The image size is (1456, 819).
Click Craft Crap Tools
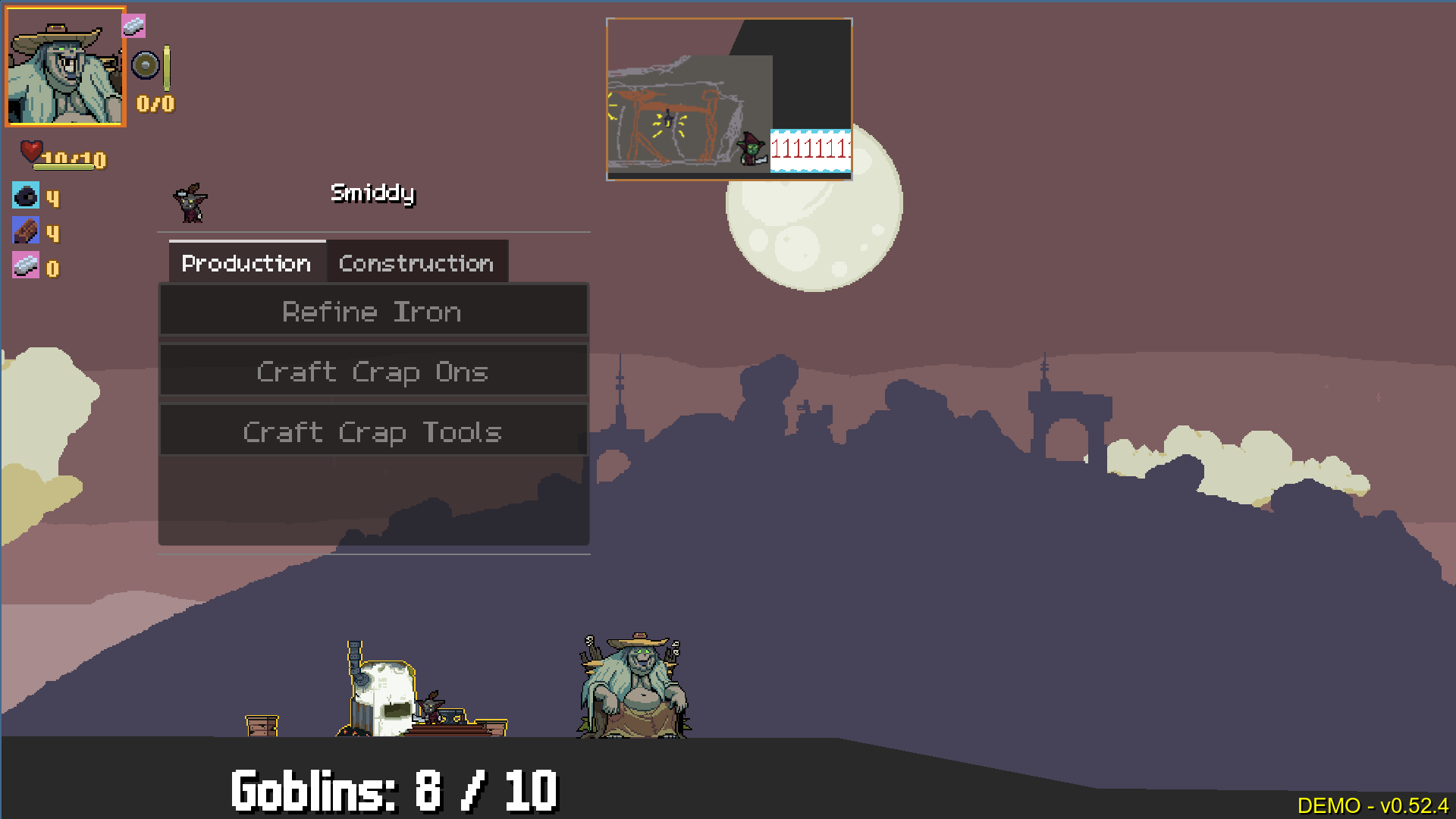(373, 431)
